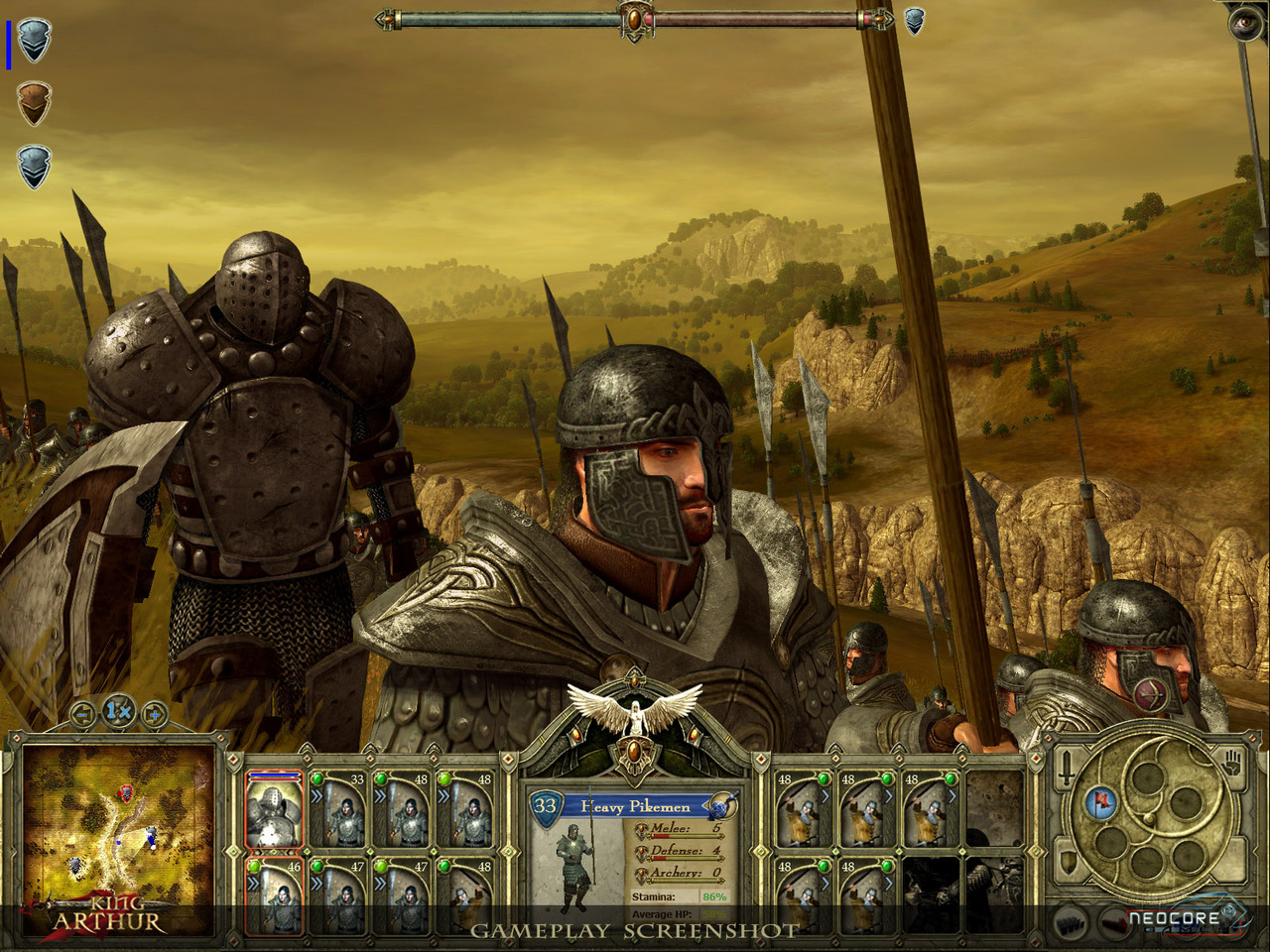Select the armored hero unit card
Viewport: 1270px width, 952px height.
(273, 811)
